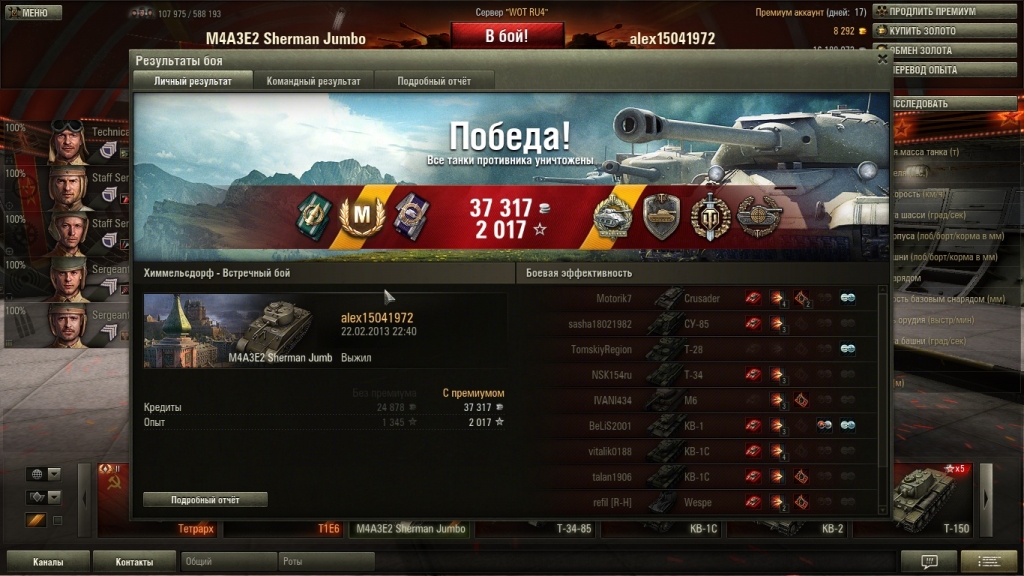The width and height of the screenshot is (1024, 576).
Task: Open the МЕНЮ main menu
Action: pos(28,12)
